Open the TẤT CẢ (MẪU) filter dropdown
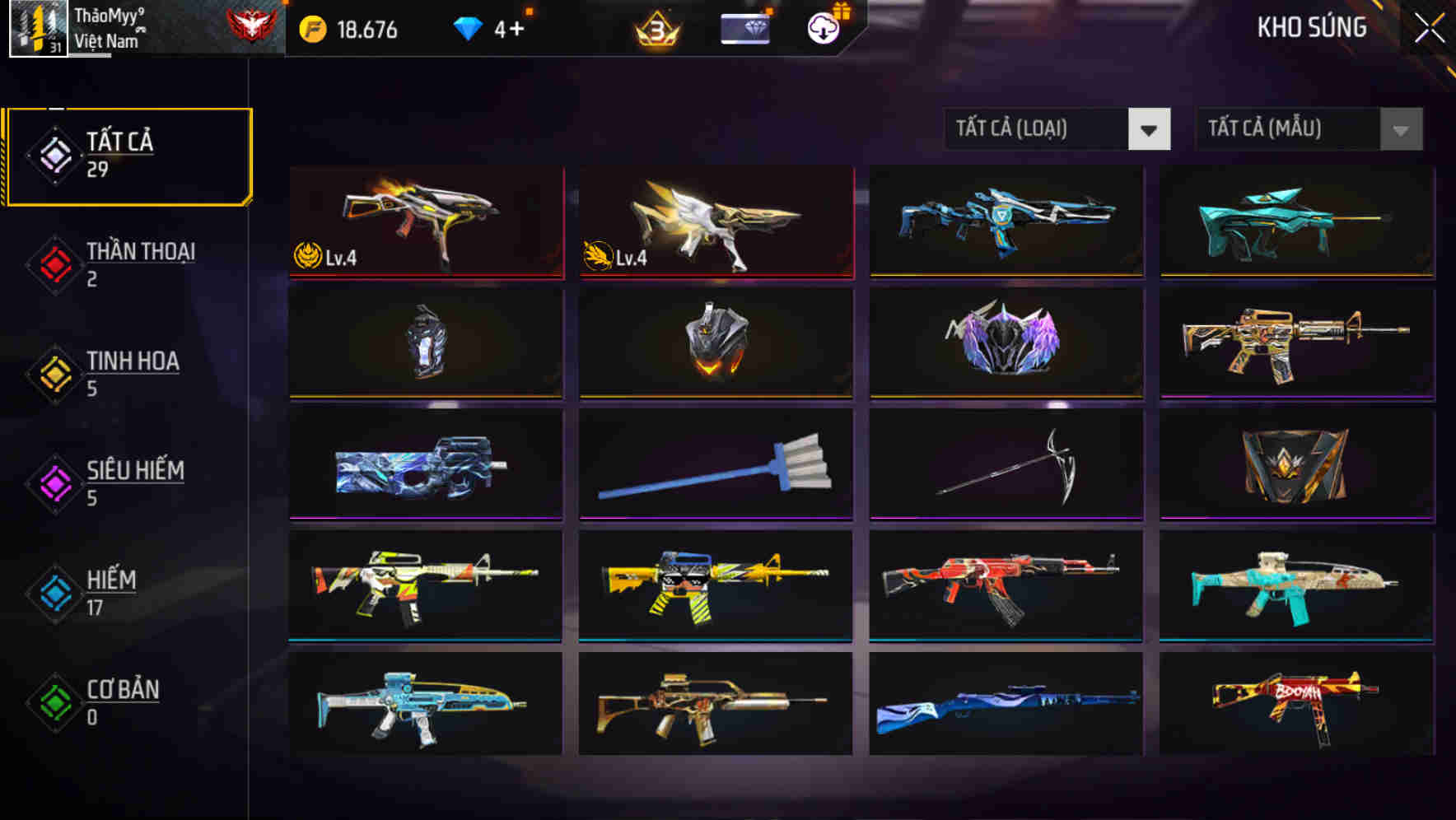The height and width of the screenshot is (820, 1456). 1309,129
